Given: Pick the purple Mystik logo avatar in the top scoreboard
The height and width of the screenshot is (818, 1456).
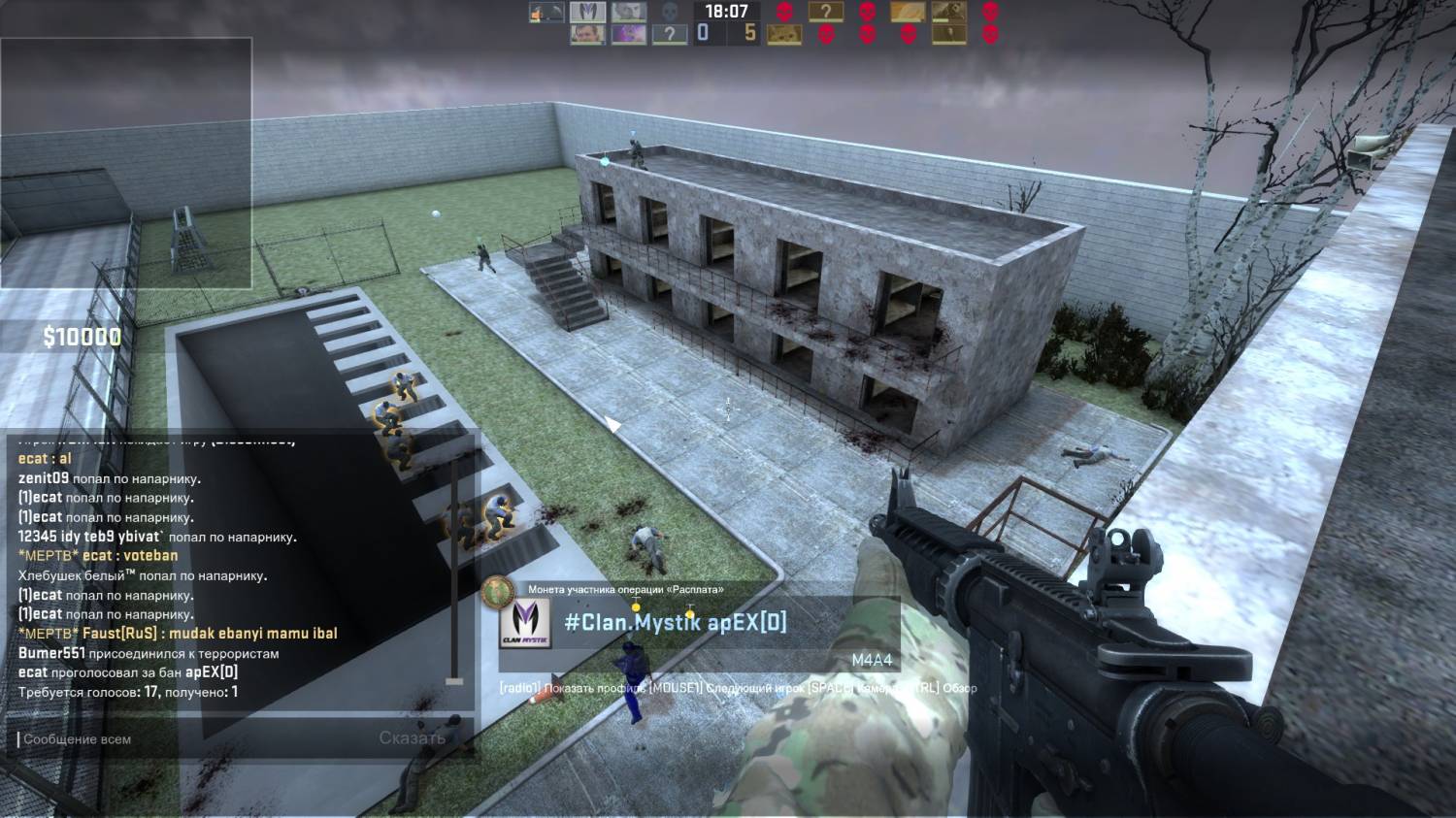Looking at the screenshot, I should pyautogui.click(x=586, y=13).
